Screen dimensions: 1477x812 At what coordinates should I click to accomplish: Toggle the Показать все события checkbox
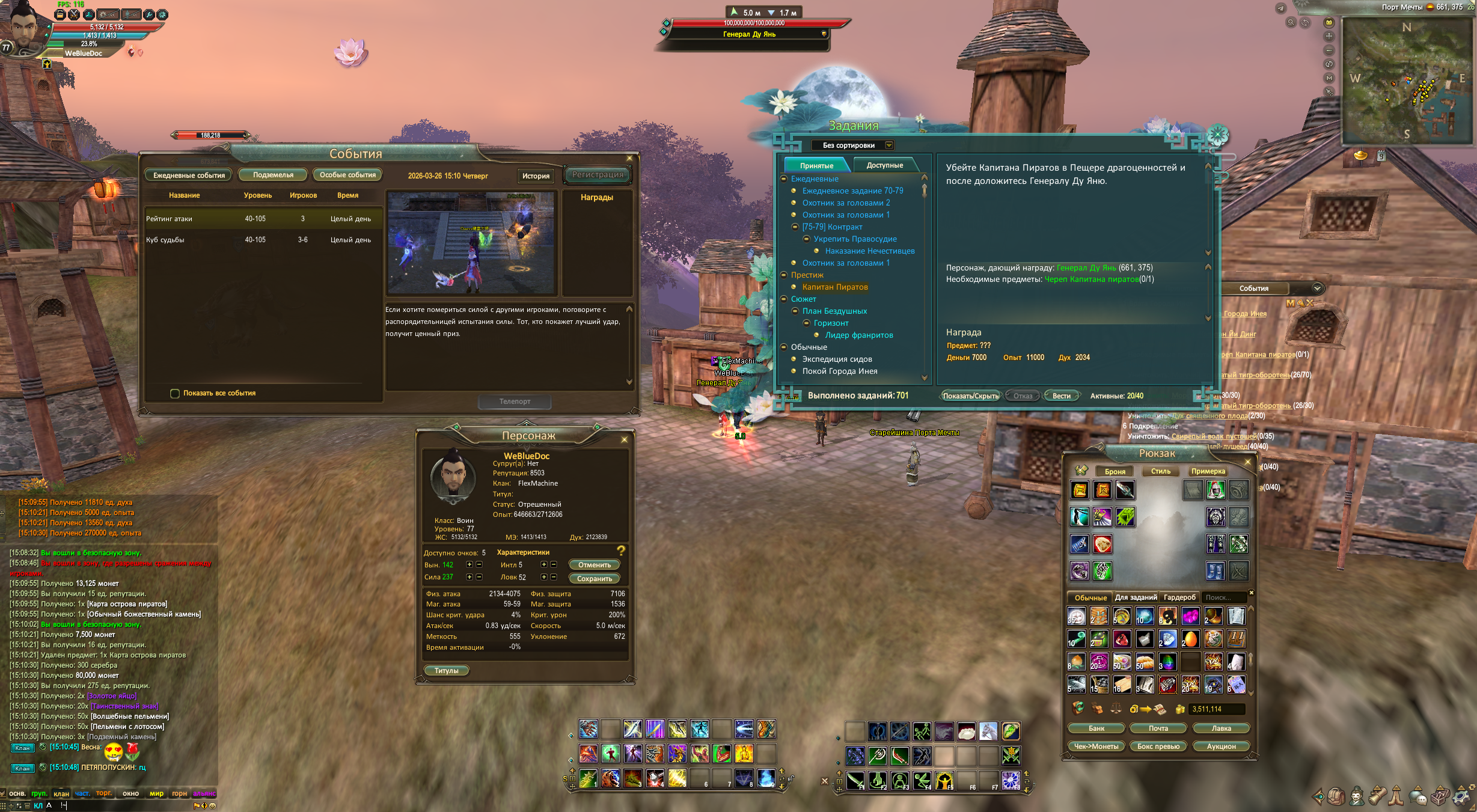[x=175, y=394]
